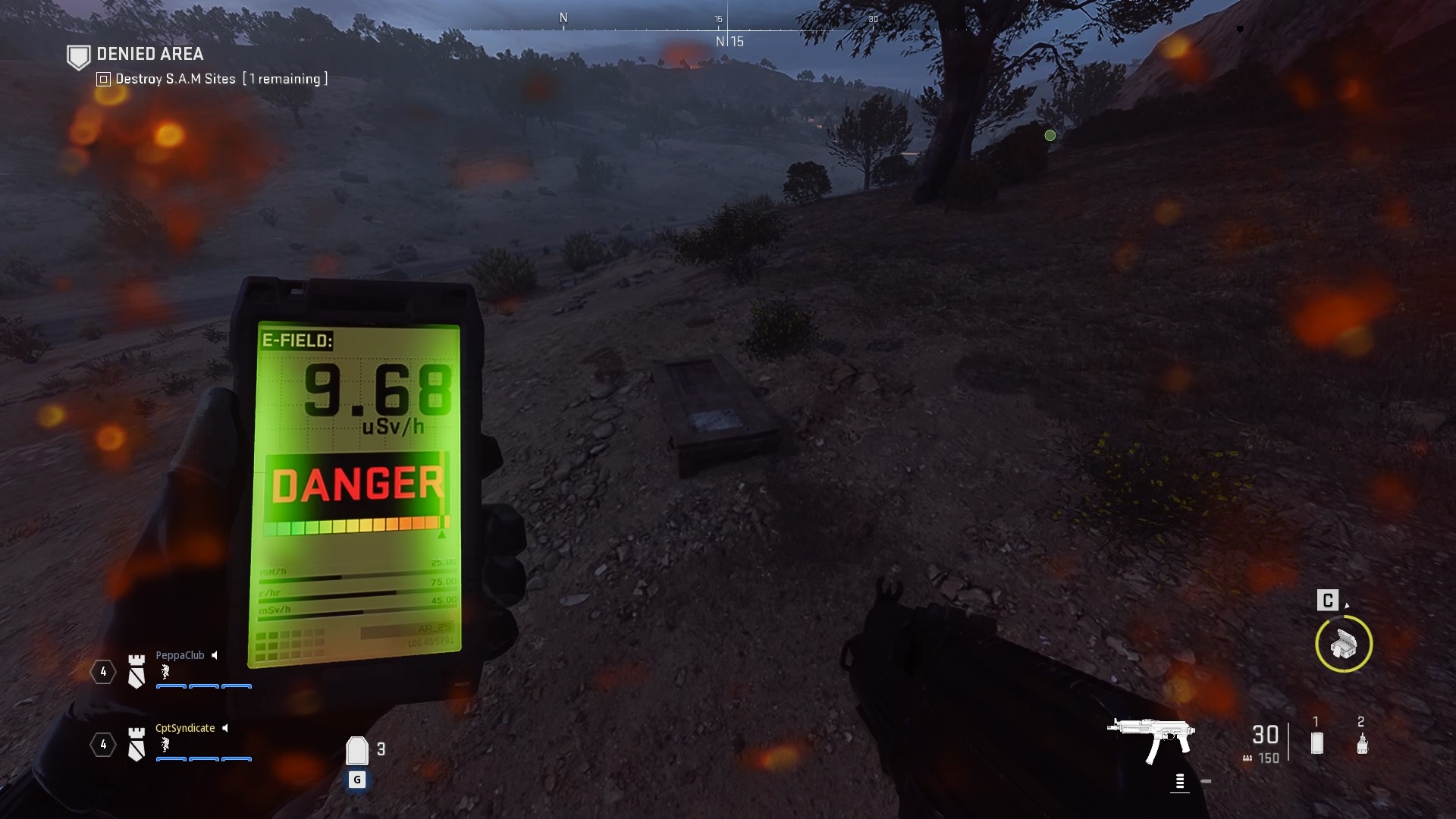
Task: Expand the C key crate interaction prompt
Action: pos(1328,601)
